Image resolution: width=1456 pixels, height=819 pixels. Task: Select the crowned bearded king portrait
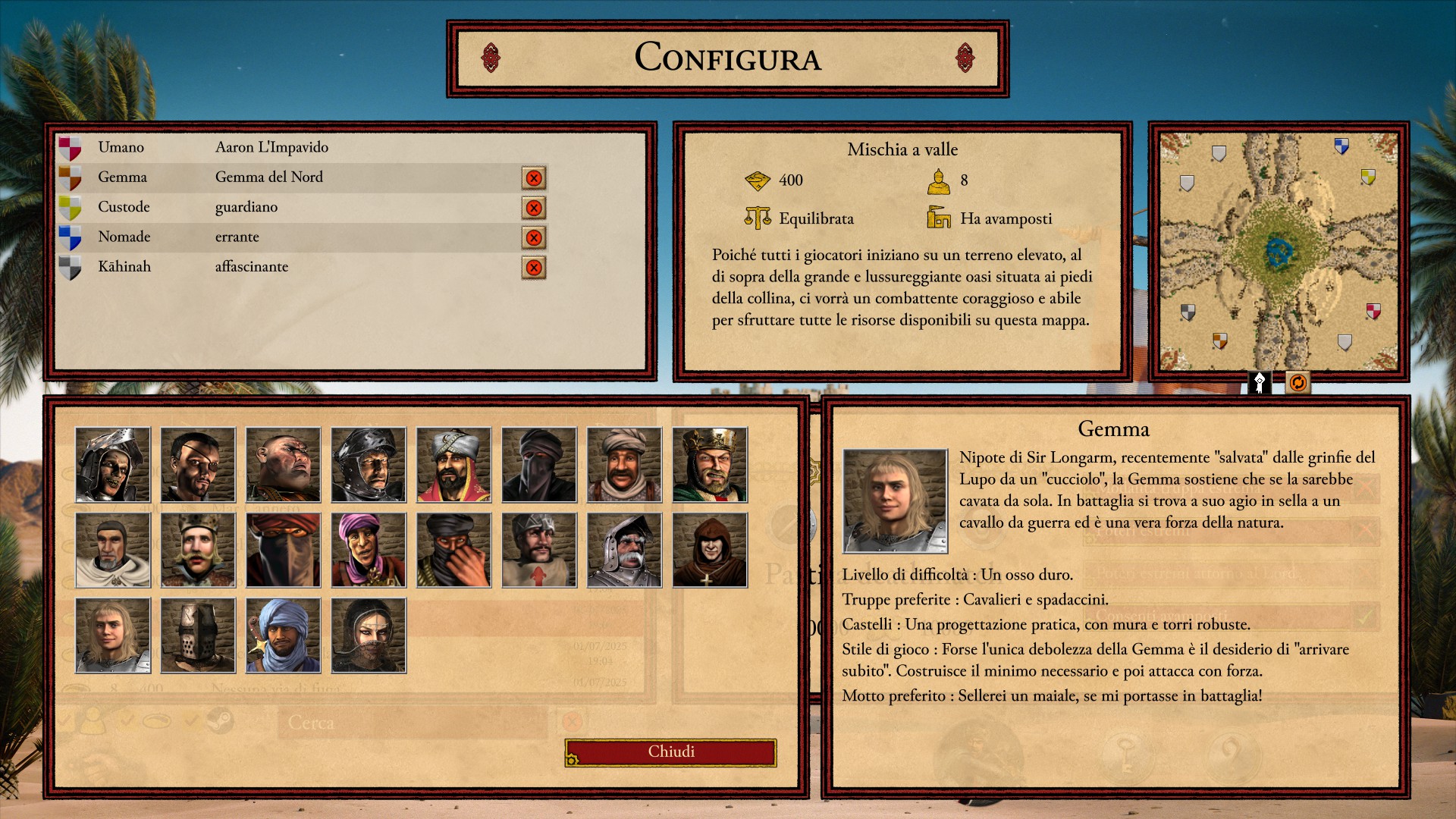[710, 465]
